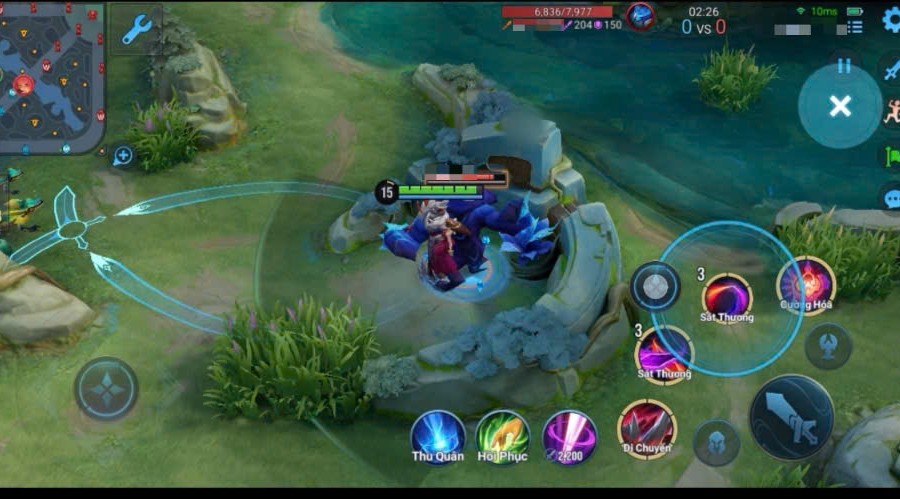The width and height of the screenshot is (900, 499).
Task: Send the running figure retreat signal
Action: [890, 111]
